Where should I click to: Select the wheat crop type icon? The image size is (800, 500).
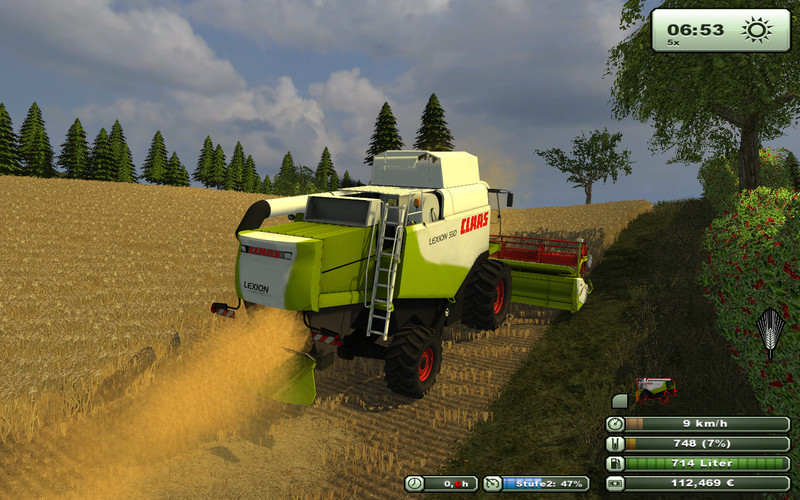click(x=769, y=333)
